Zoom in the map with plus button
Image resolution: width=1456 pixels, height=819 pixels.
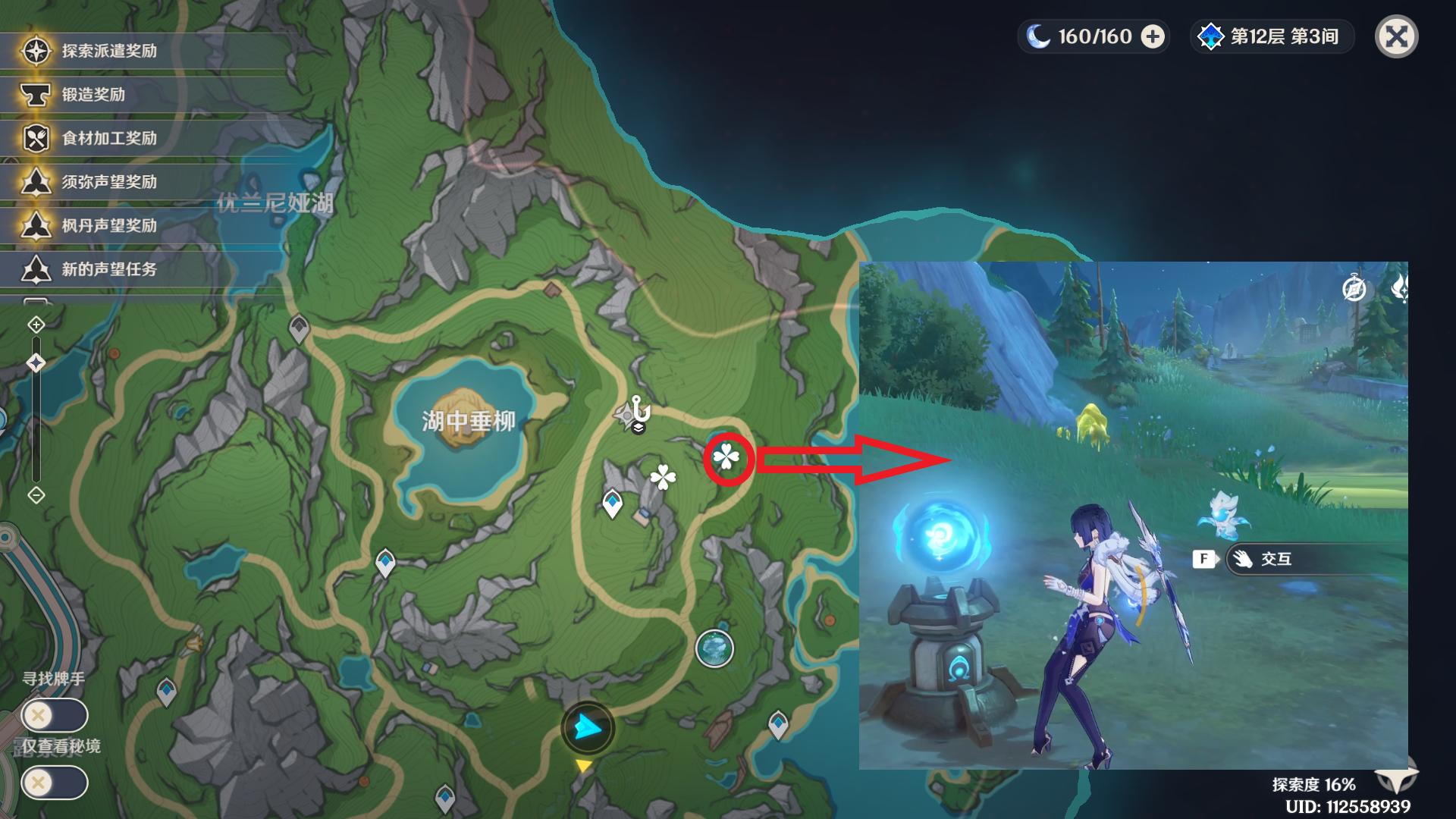(x=36, y=325)
